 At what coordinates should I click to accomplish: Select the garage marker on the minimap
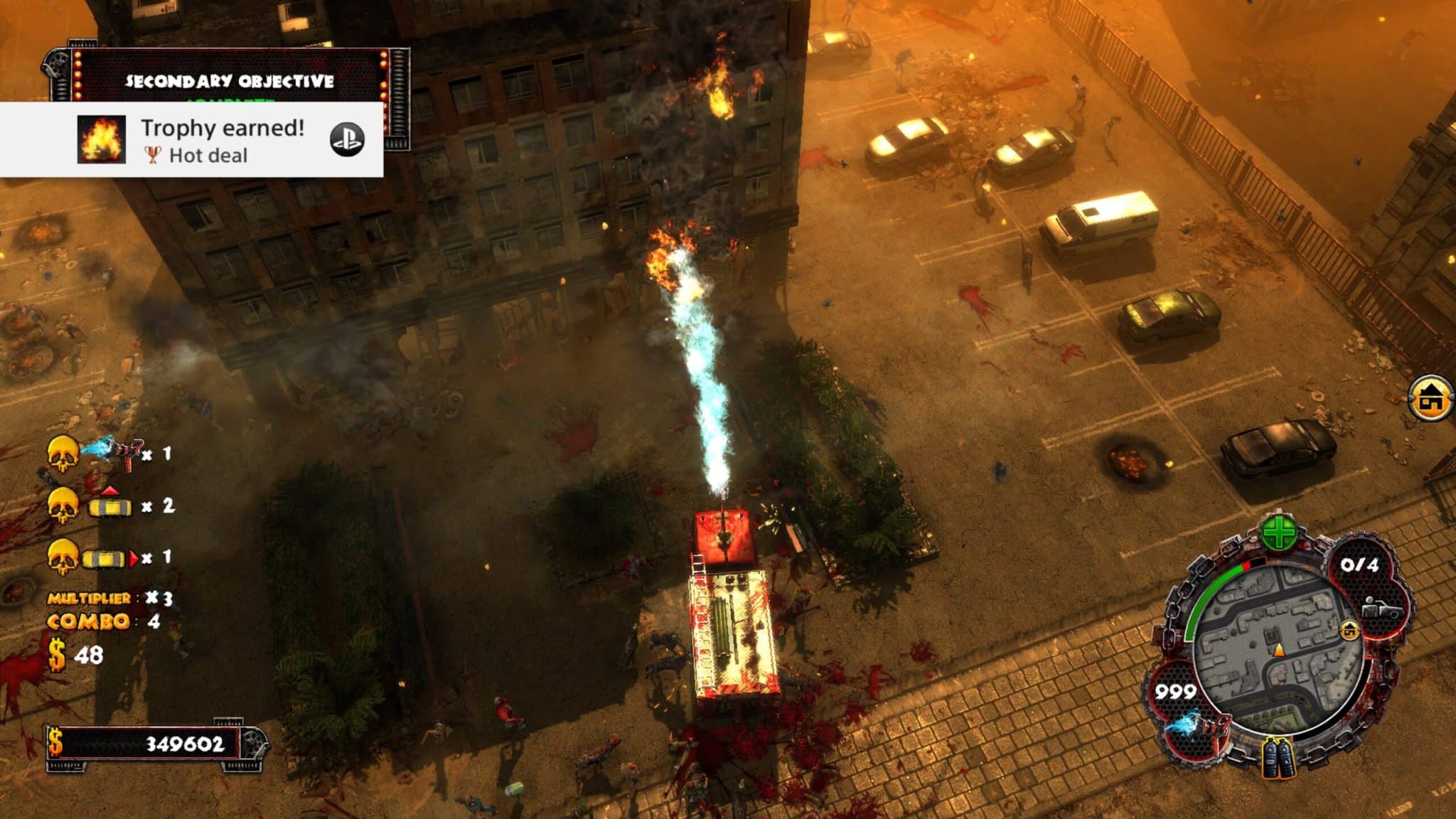(1349, 630)
